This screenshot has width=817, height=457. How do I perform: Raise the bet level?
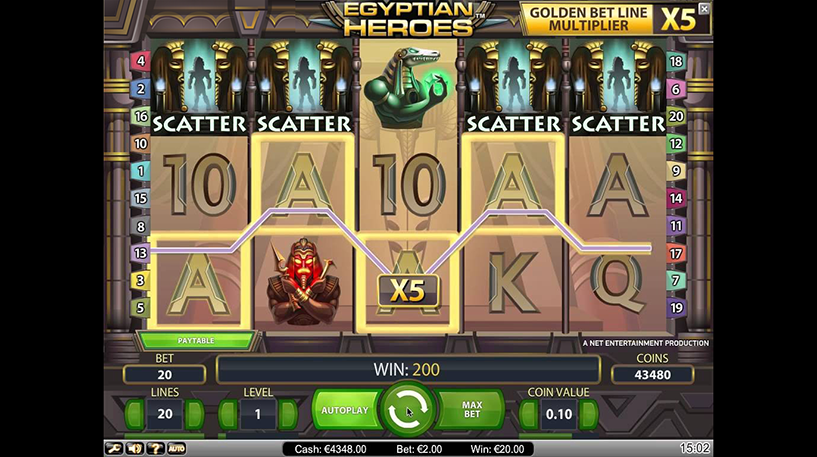(x=289, y=415)
